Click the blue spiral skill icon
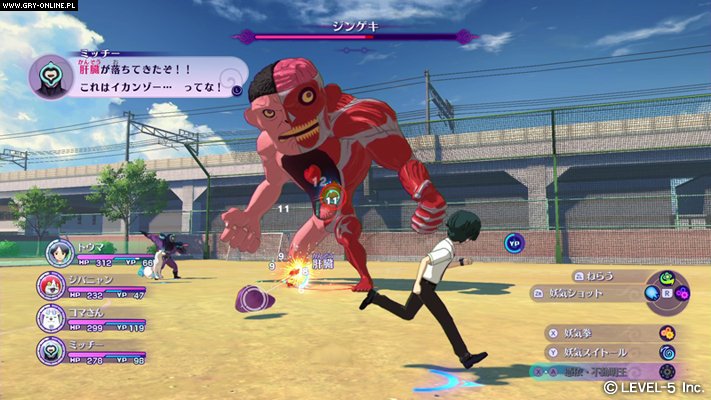This screenshot has width=711, height=400. (667, 352)
